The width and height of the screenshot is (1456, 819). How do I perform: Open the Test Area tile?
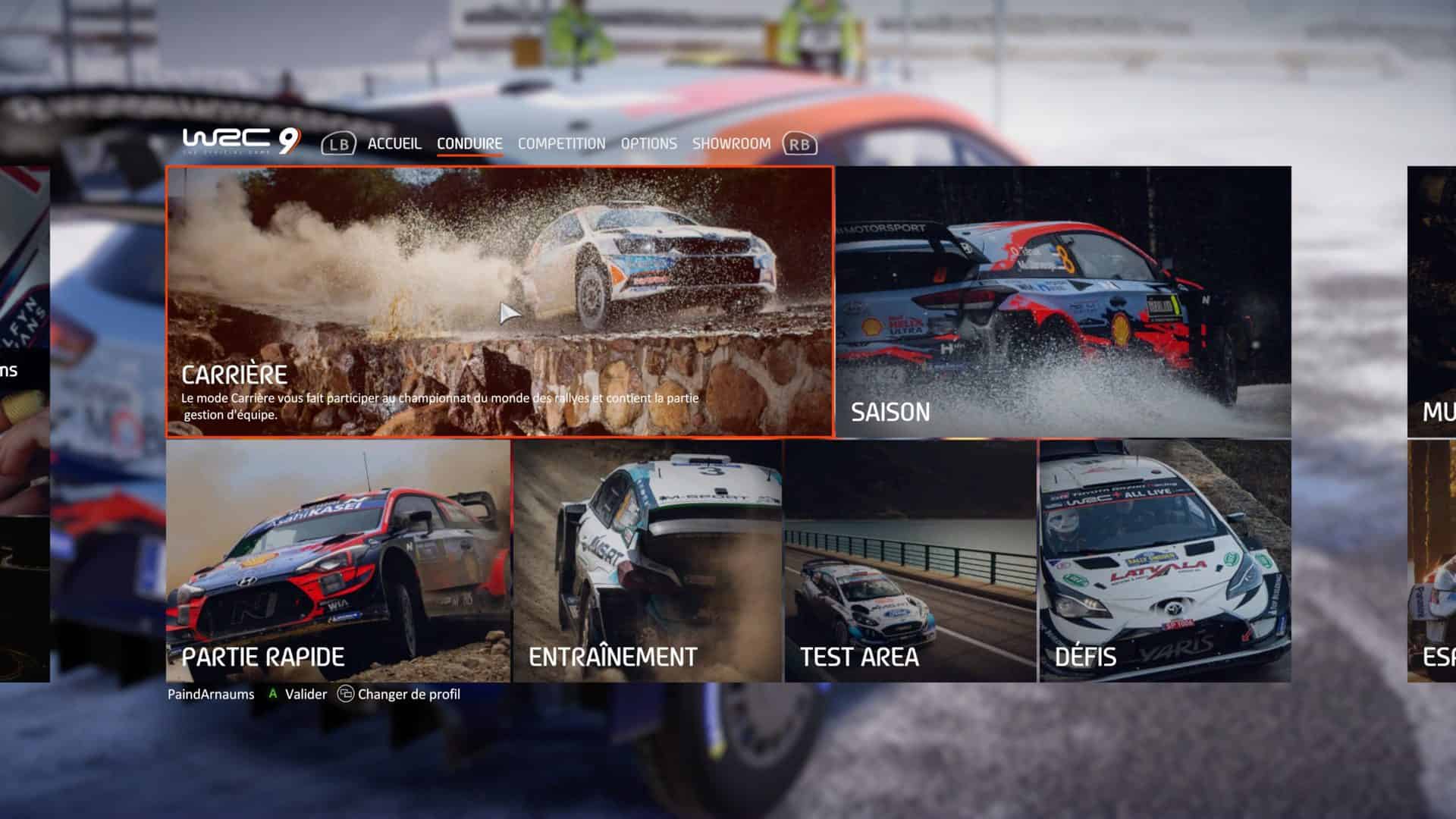tap(910, 561)
